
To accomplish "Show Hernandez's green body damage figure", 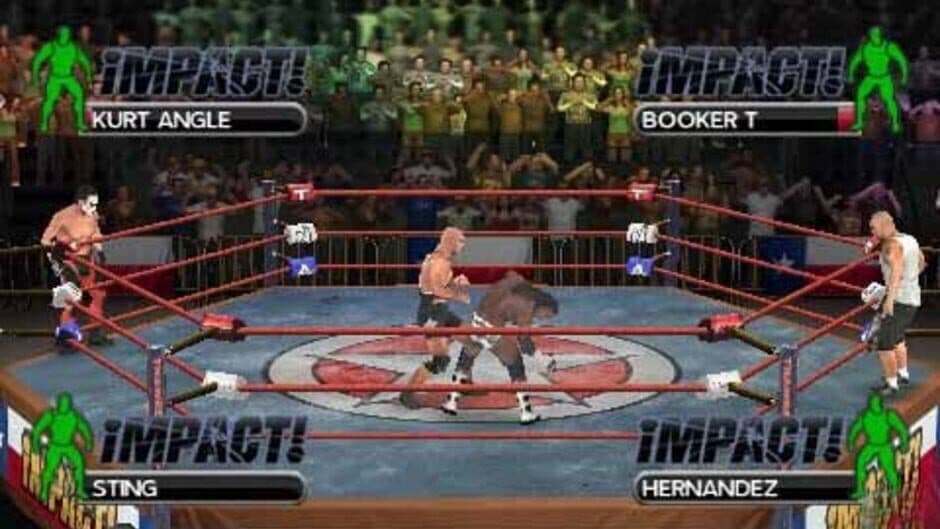I will click(878, 445).
